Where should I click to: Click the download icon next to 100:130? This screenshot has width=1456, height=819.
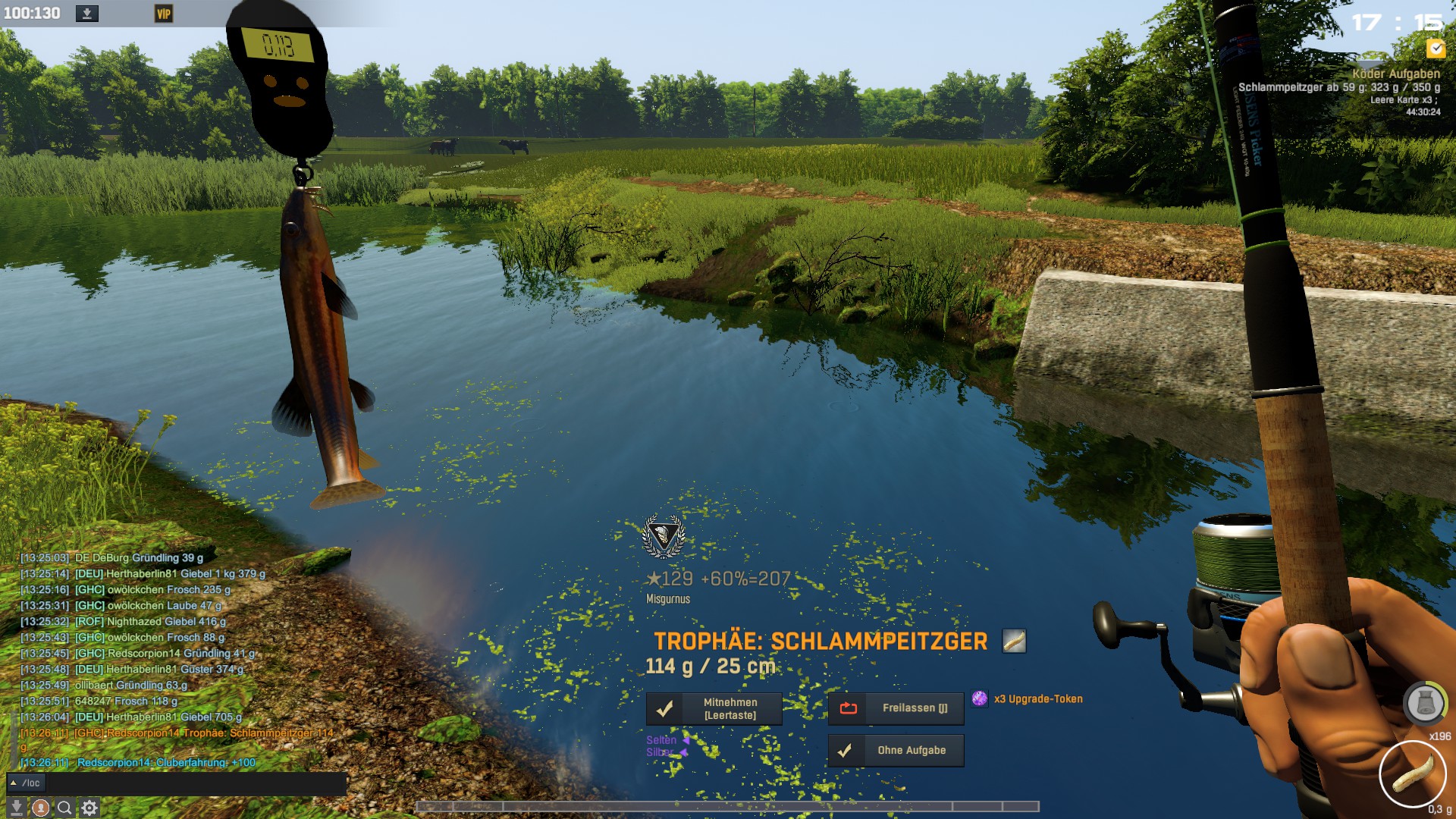tap(87, 14)
